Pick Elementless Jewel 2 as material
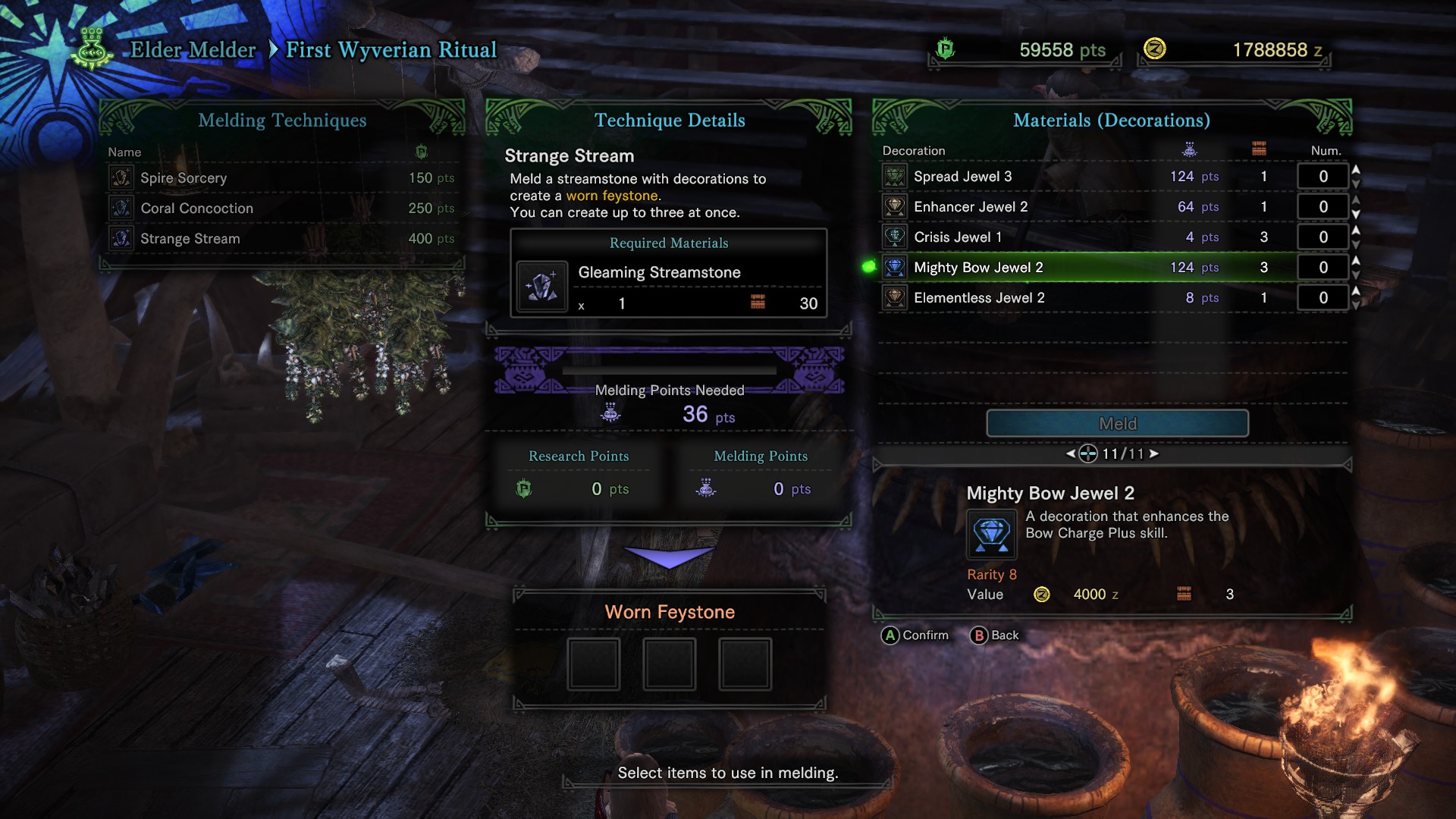The image size is (1456, 819). (x=1062, y=298)
